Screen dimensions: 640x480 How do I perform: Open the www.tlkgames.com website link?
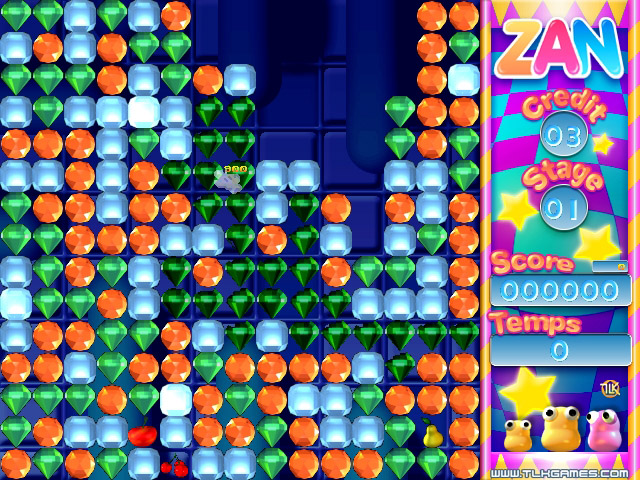(x=560, y=472)
